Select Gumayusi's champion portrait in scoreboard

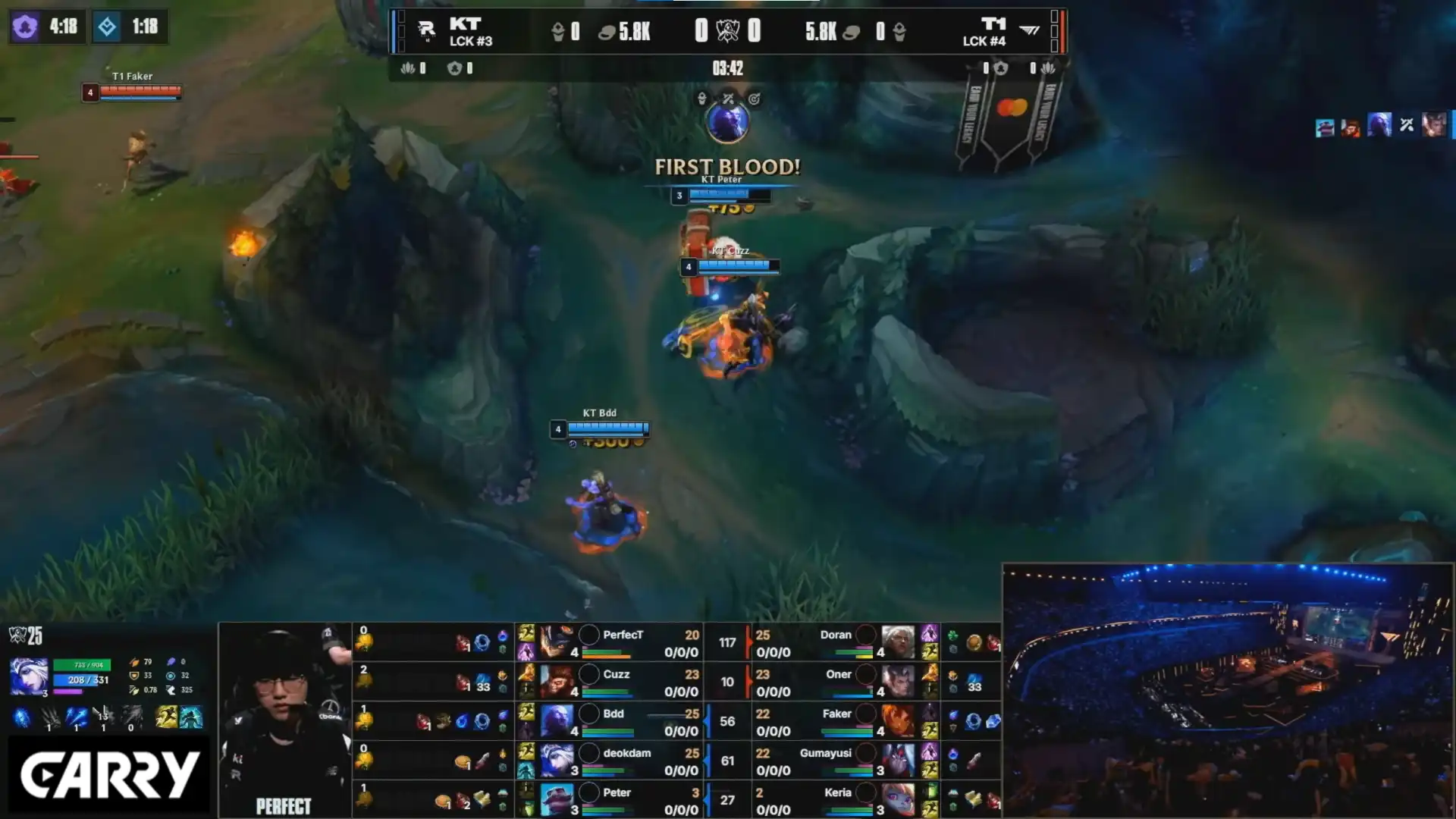(898, 760)
